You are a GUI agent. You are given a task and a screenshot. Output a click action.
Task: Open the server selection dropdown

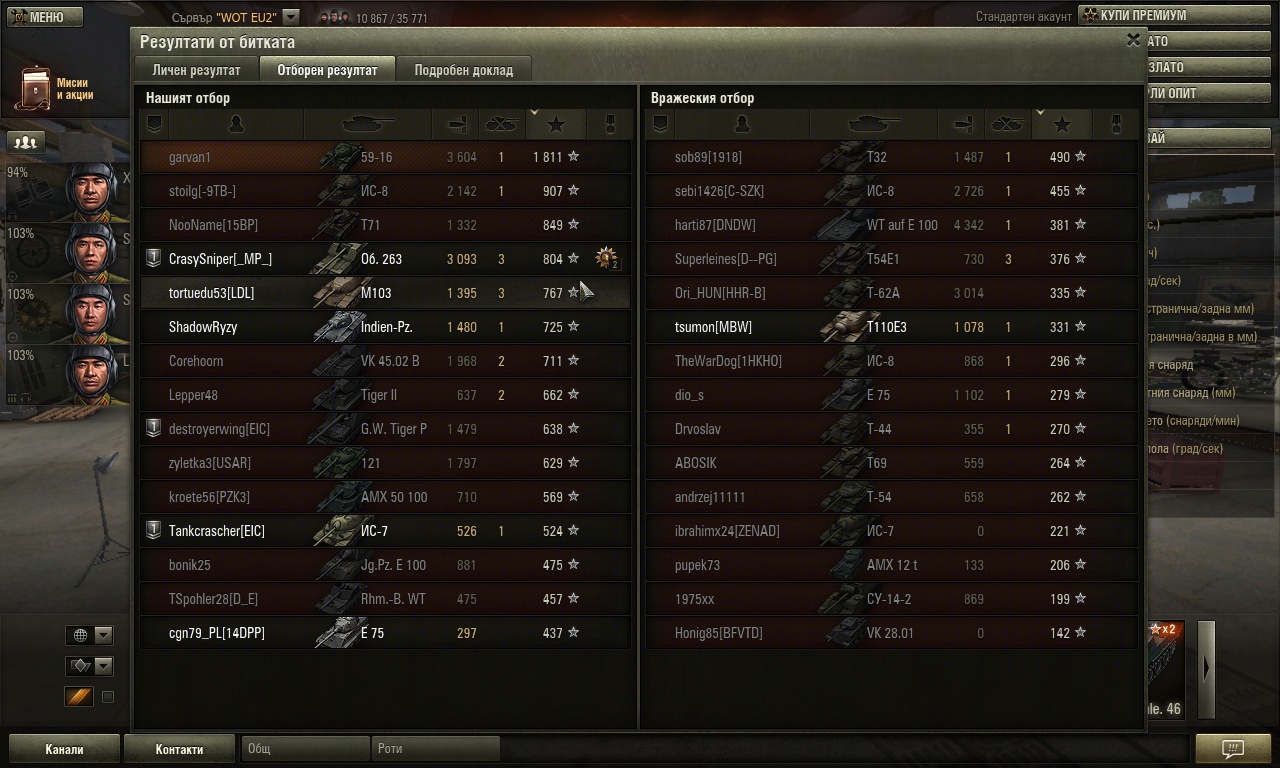point(290,17)
